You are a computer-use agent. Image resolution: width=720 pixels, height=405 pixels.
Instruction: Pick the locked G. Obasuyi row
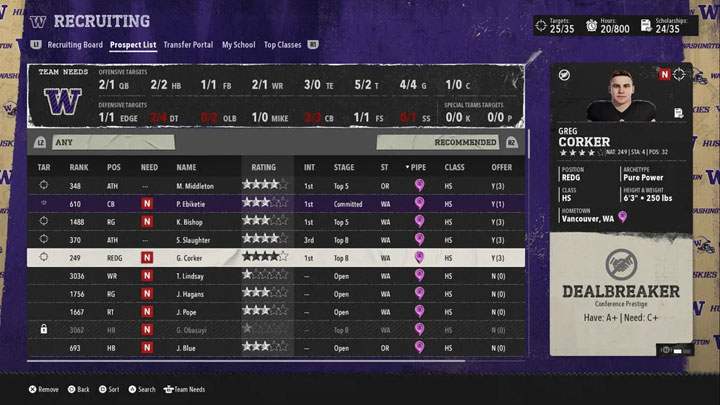point(194,330)
